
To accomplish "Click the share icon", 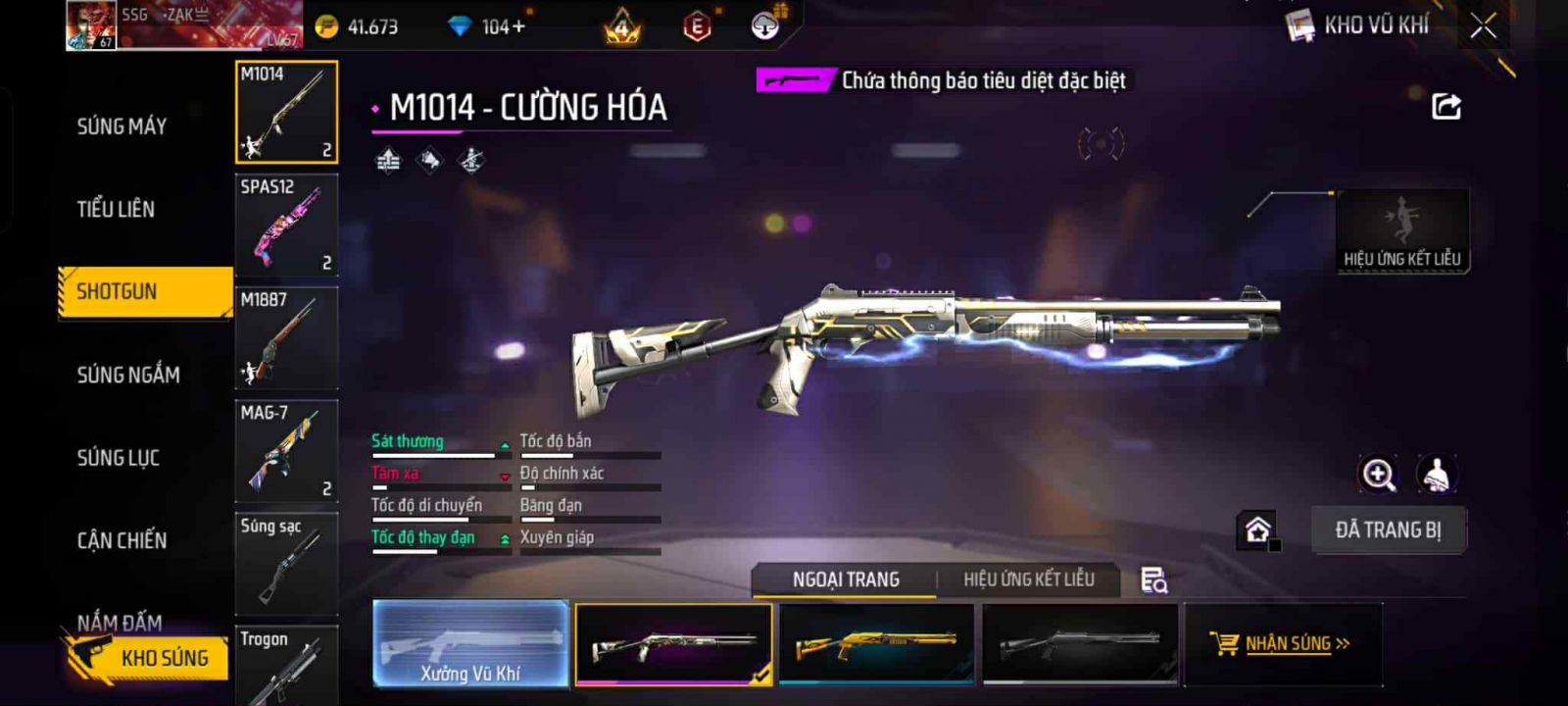I will [x=1446, y=106].
